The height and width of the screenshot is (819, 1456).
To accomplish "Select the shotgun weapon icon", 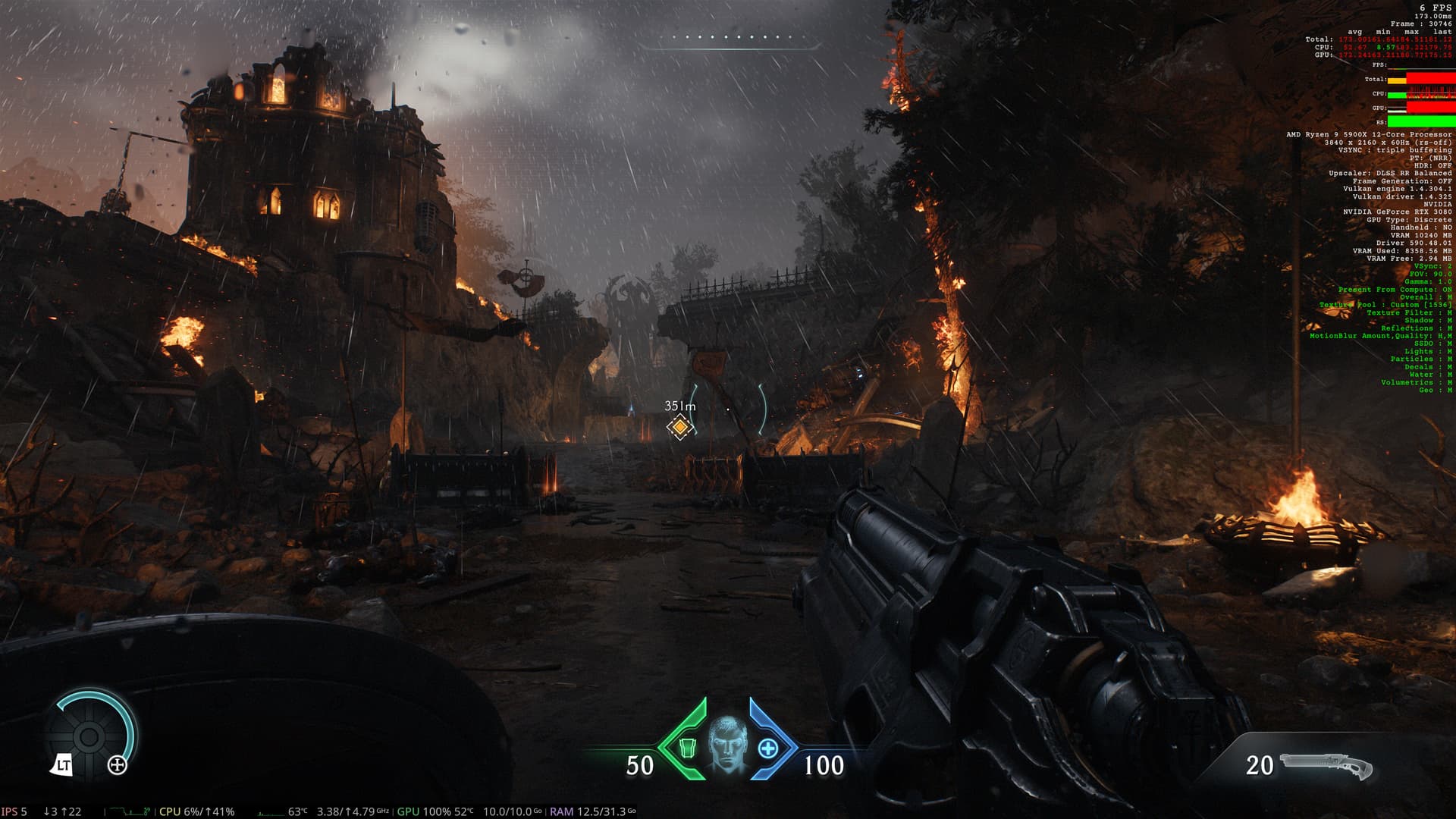I will click(1326, 767).
